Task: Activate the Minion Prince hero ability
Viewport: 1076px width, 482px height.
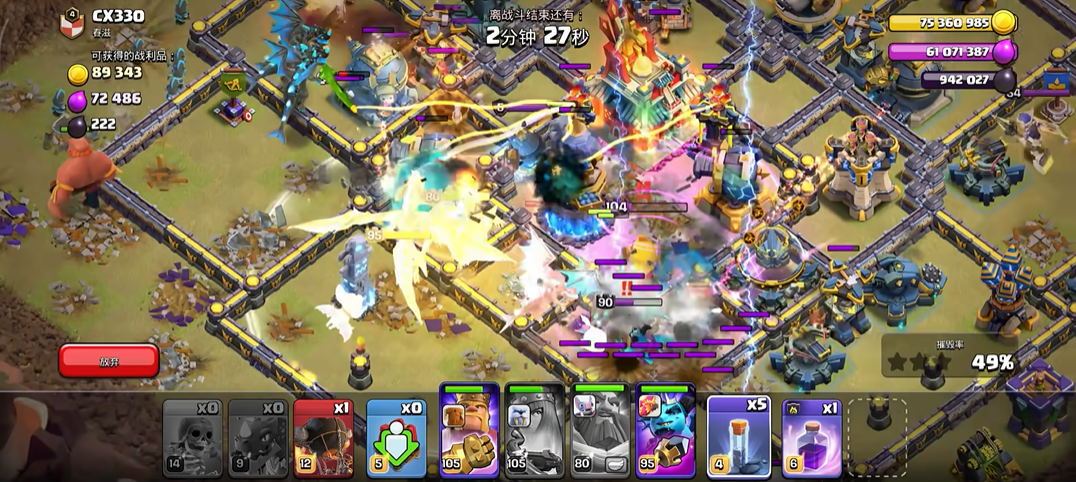Action: click(x=666, y=431)
